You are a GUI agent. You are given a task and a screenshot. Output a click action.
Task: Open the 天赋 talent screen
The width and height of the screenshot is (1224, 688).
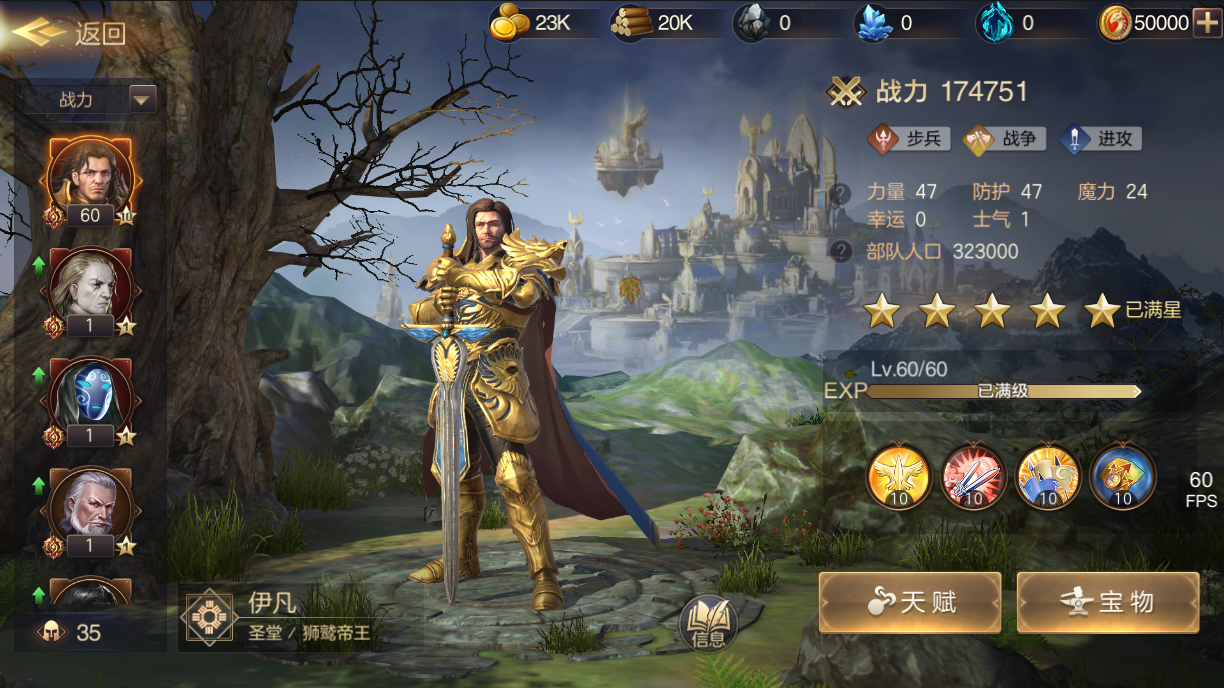point(909,602)
